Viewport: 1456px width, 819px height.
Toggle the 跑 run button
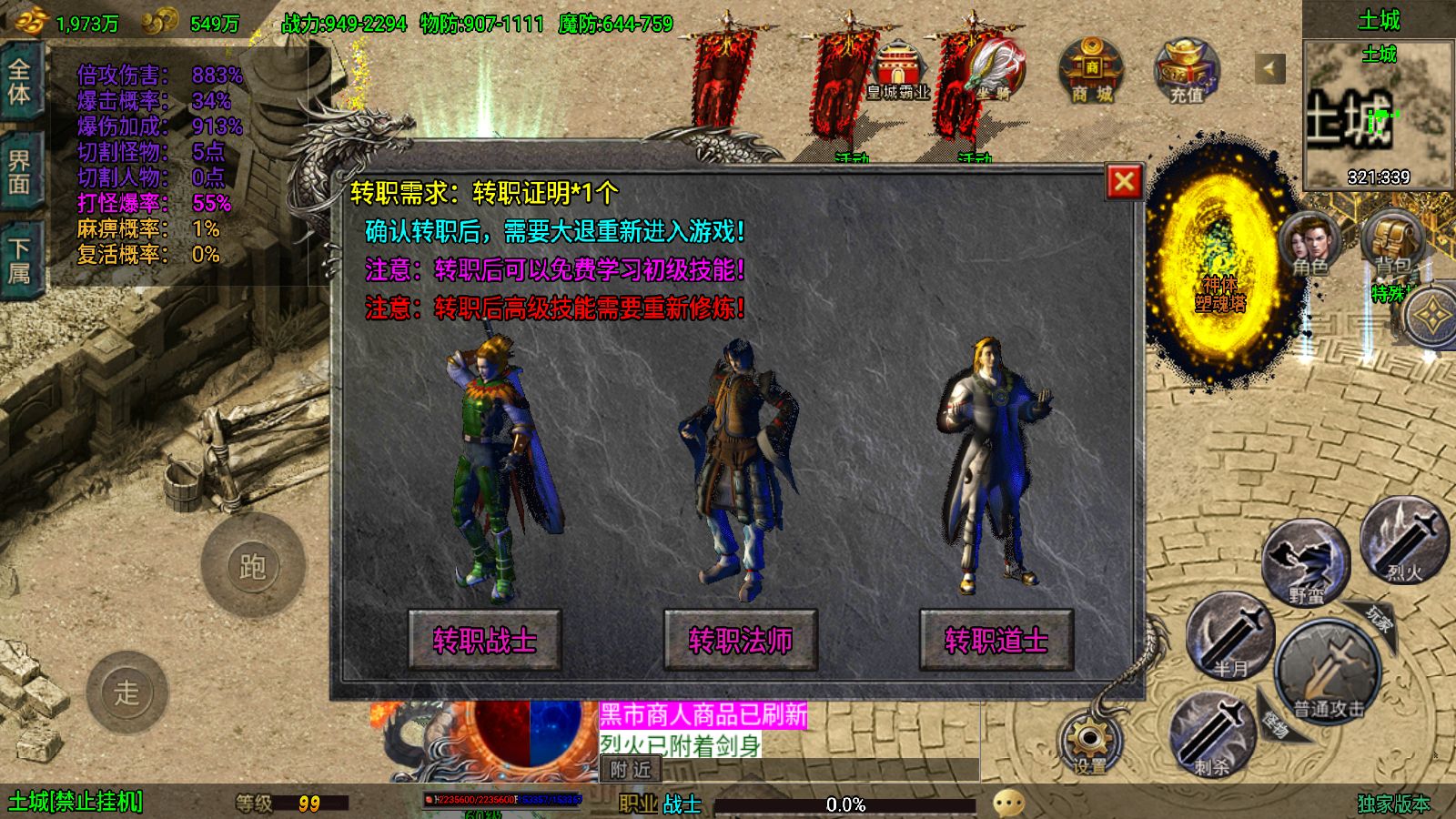[252, 567]
